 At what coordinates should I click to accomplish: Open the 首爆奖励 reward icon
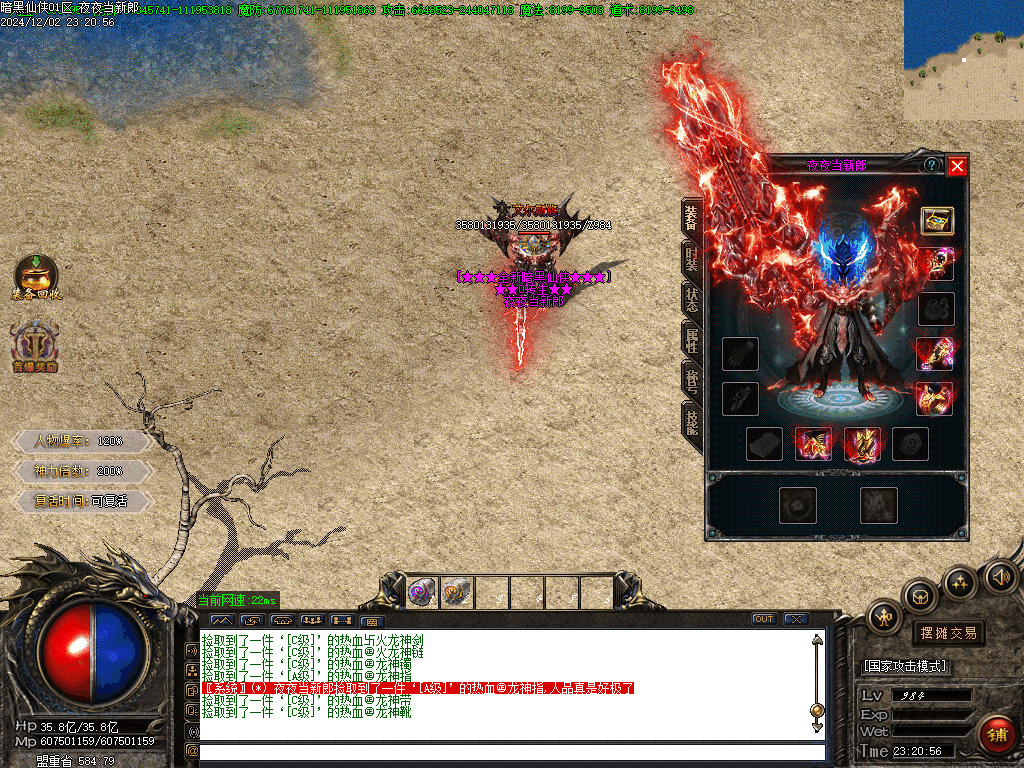36,346
